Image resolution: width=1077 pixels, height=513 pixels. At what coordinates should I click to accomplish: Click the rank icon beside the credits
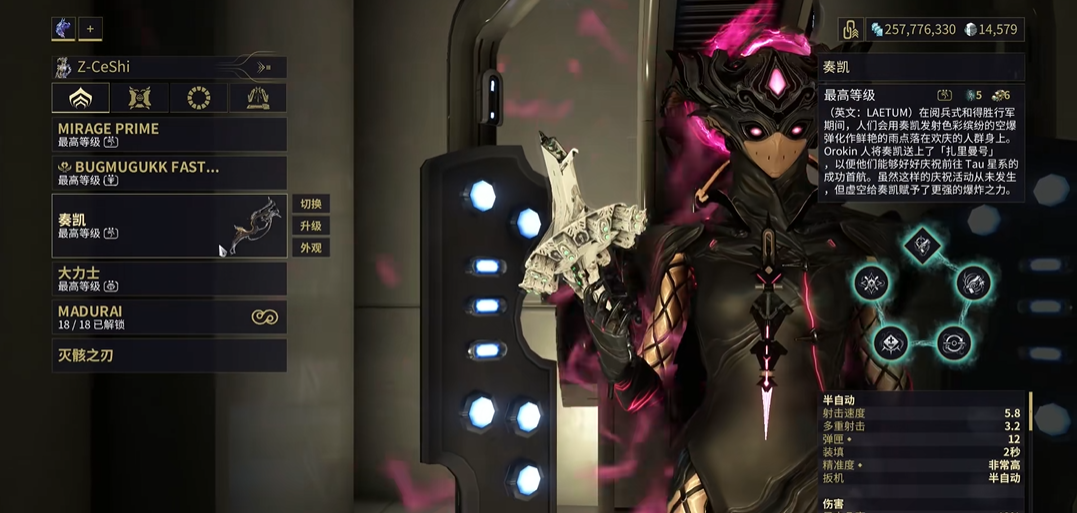(850, 30)
